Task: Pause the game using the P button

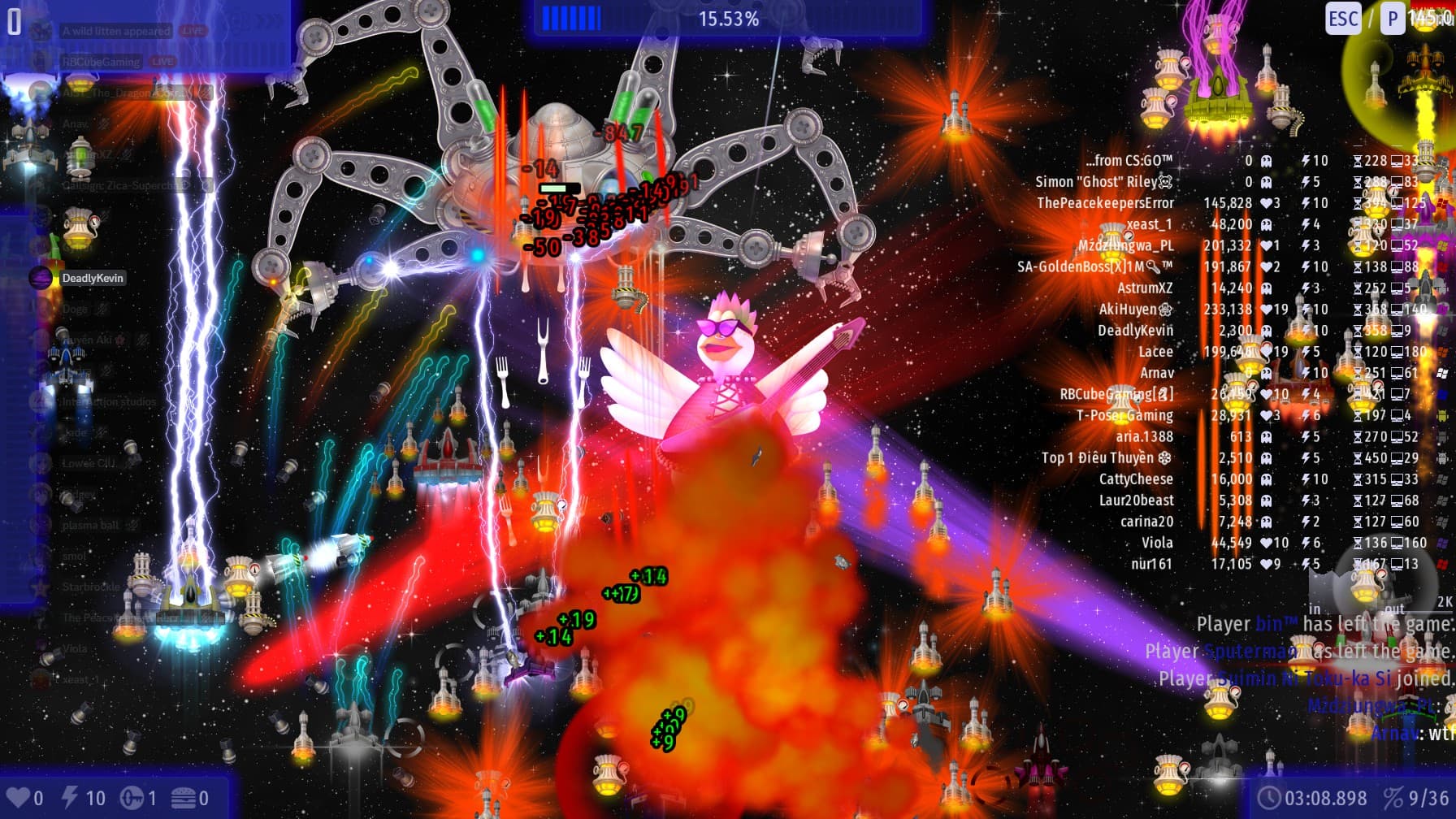Action: pyautogui.click(x=1393, y=19)
